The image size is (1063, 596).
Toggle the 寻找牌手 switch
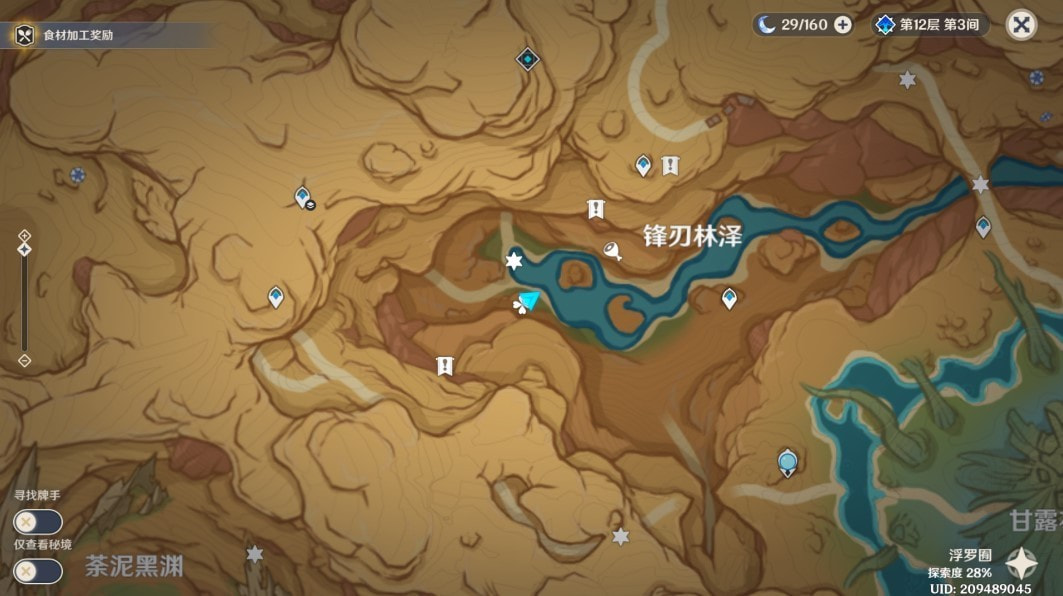37,522
